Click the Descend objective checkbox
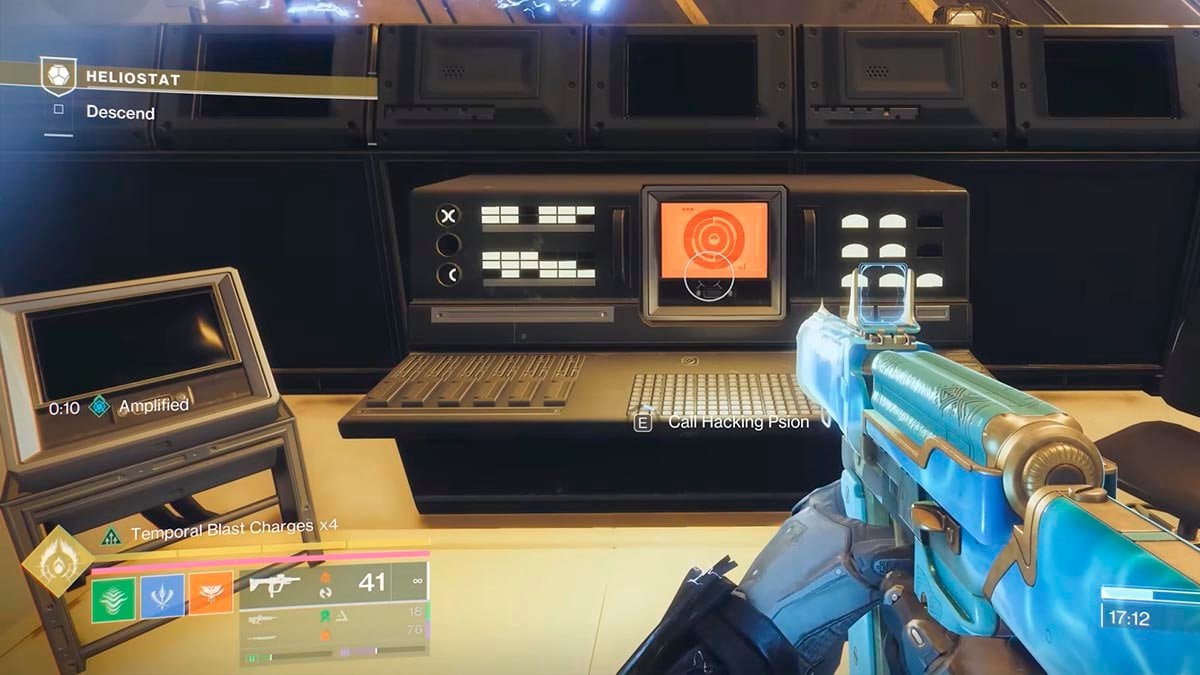Screen dimensions: 1200x675 pos(59,112)
